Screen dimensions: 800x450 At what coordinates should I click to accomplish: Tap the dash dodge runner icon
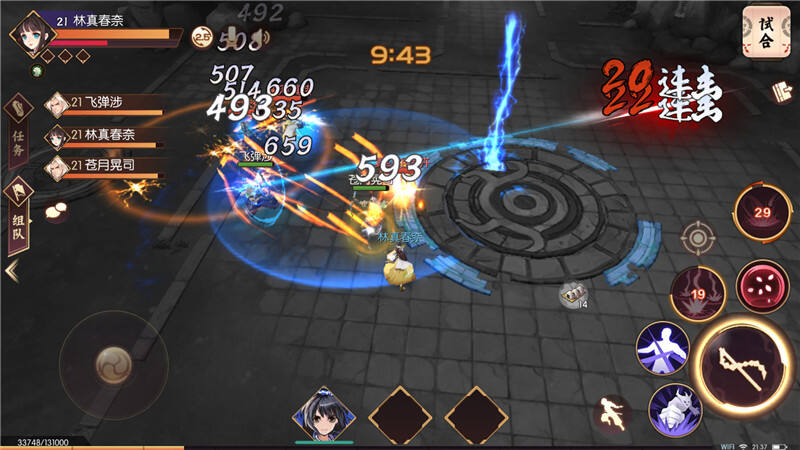[x=612, y=414]
